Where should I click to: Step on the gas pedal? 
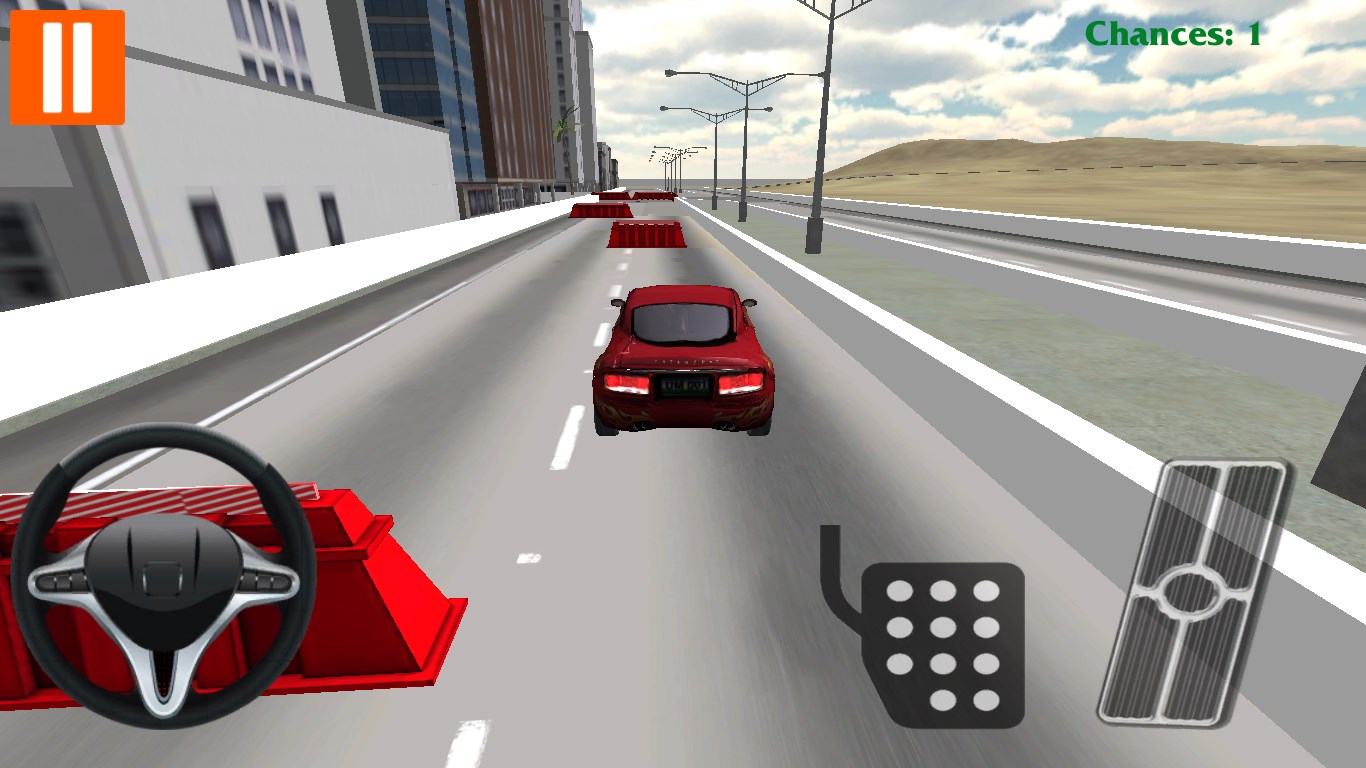click(1192, 592)
